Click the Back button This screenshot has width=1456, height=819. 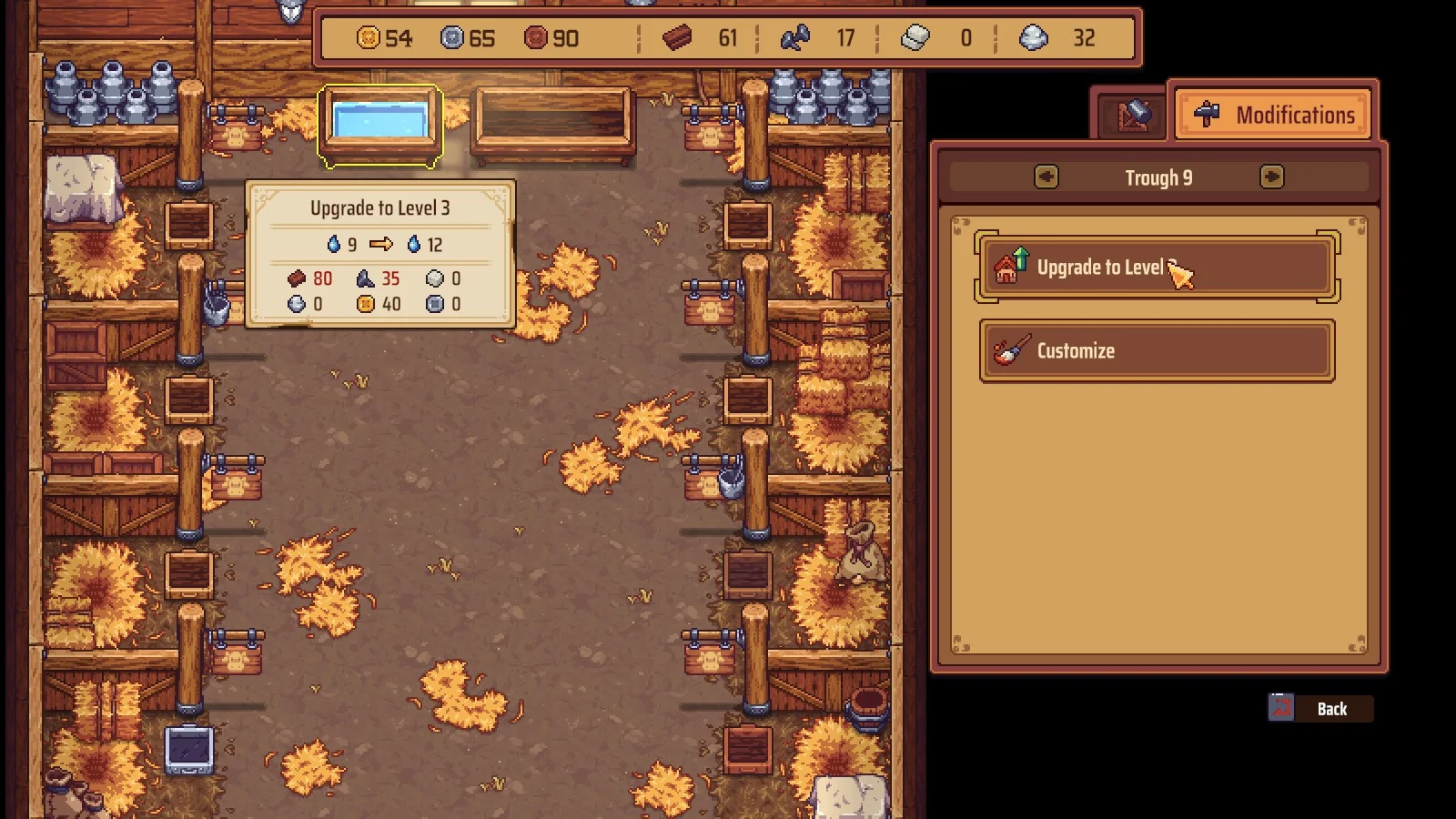pyautogui.click(x=1319, y=709)
